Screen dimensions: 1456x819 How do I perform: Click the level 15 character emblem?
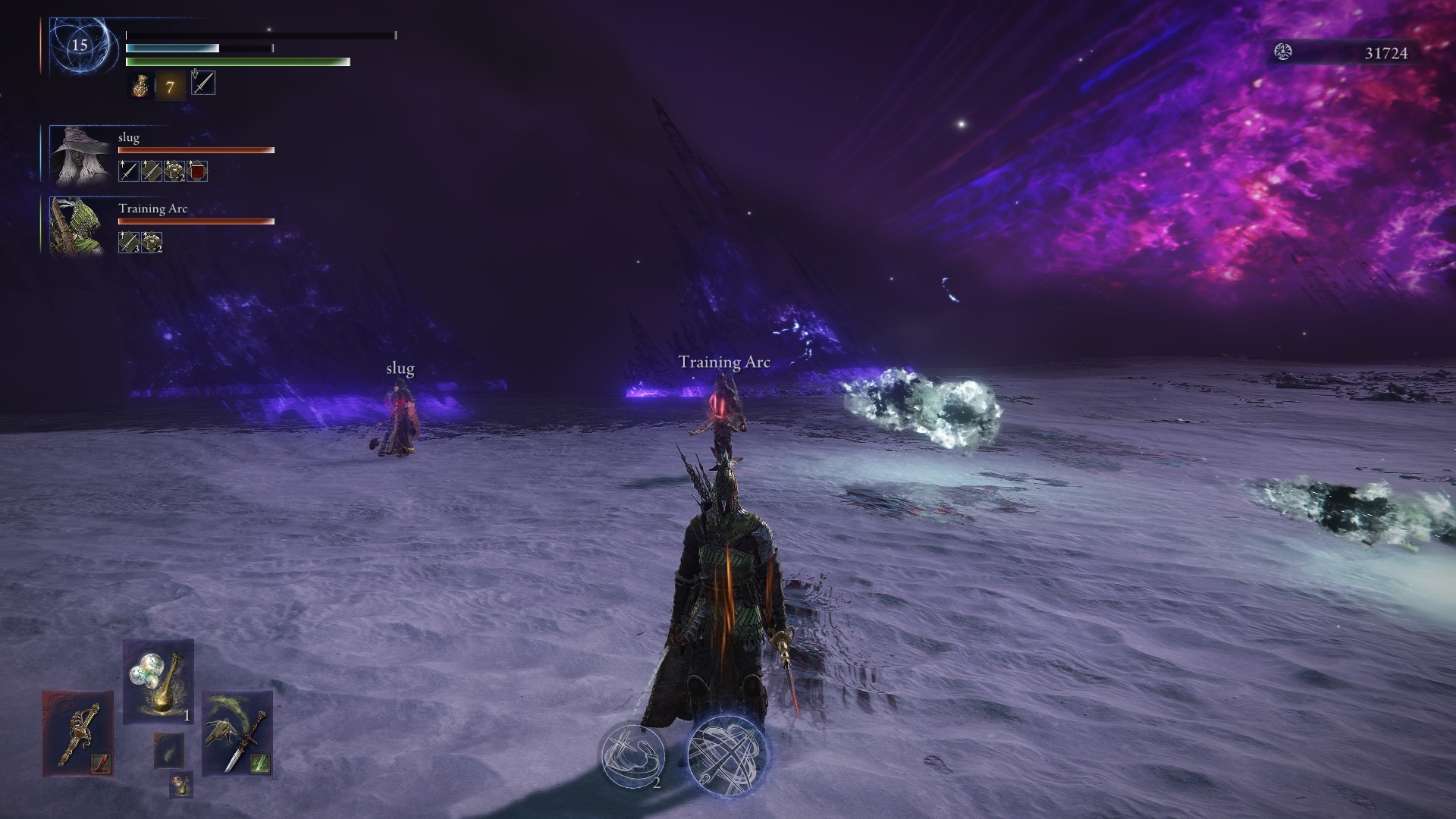pos(80,45)
